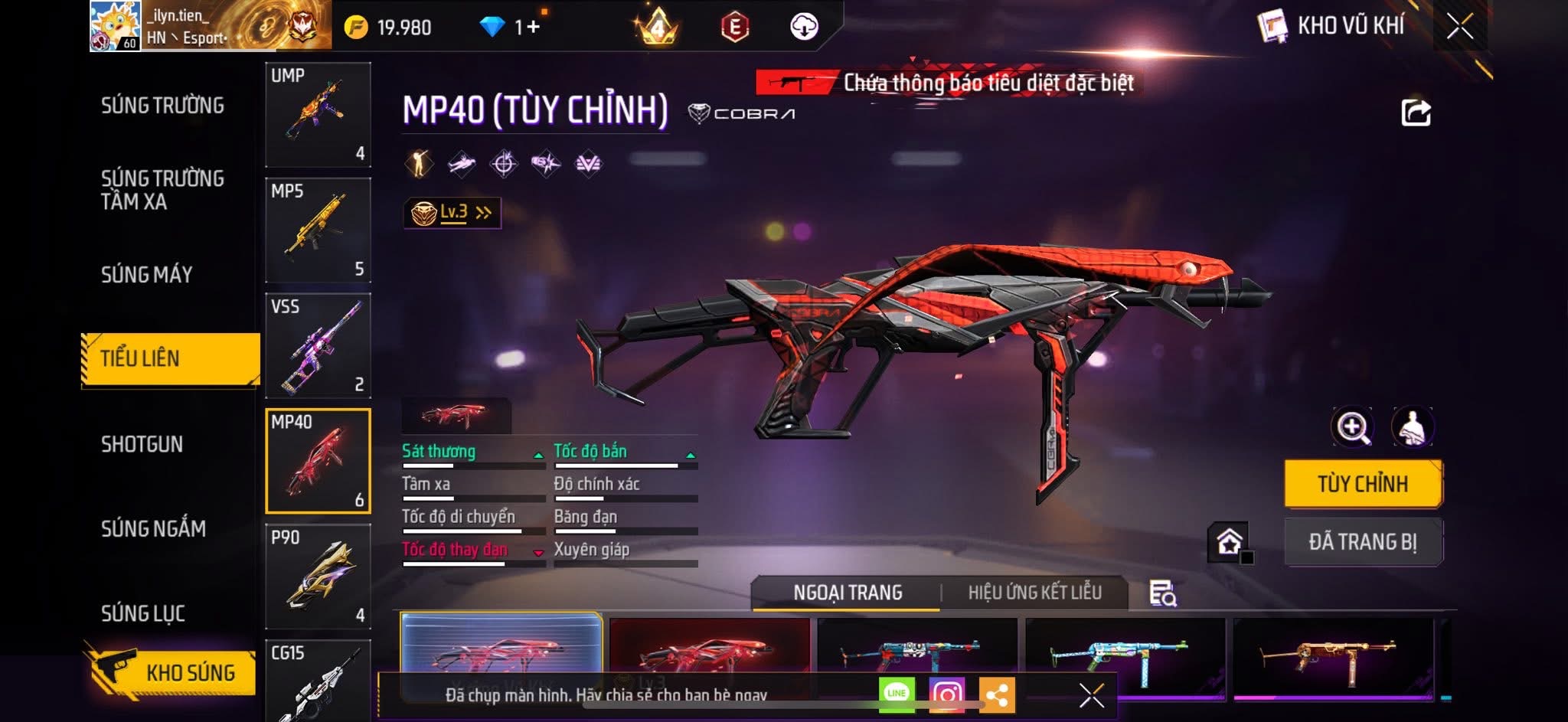The width and height of the screenshot is (1568, 722).
Task: Open the SHOTGUN category
Action: pos(142,444)
